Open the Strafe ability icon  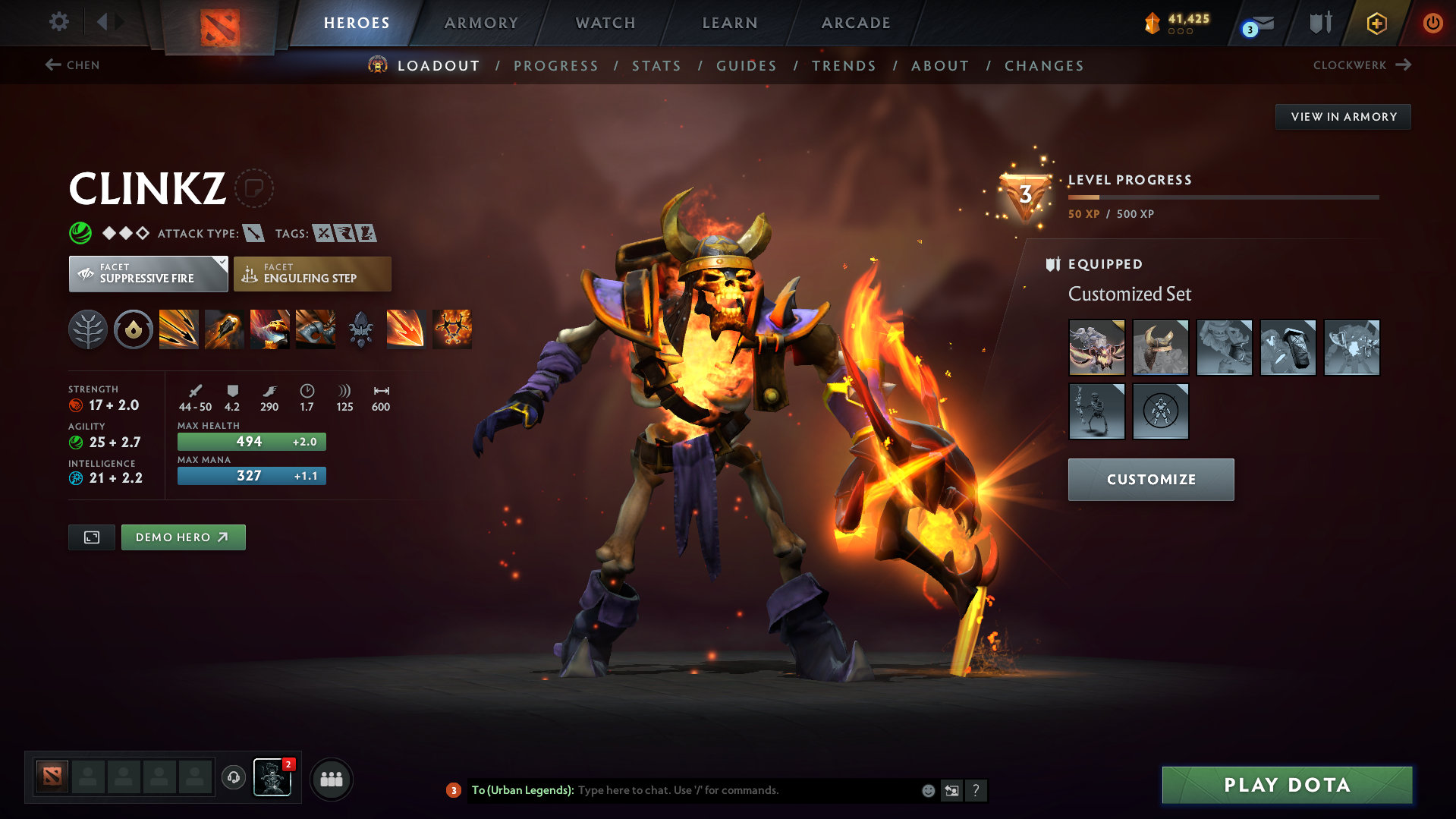179,329
